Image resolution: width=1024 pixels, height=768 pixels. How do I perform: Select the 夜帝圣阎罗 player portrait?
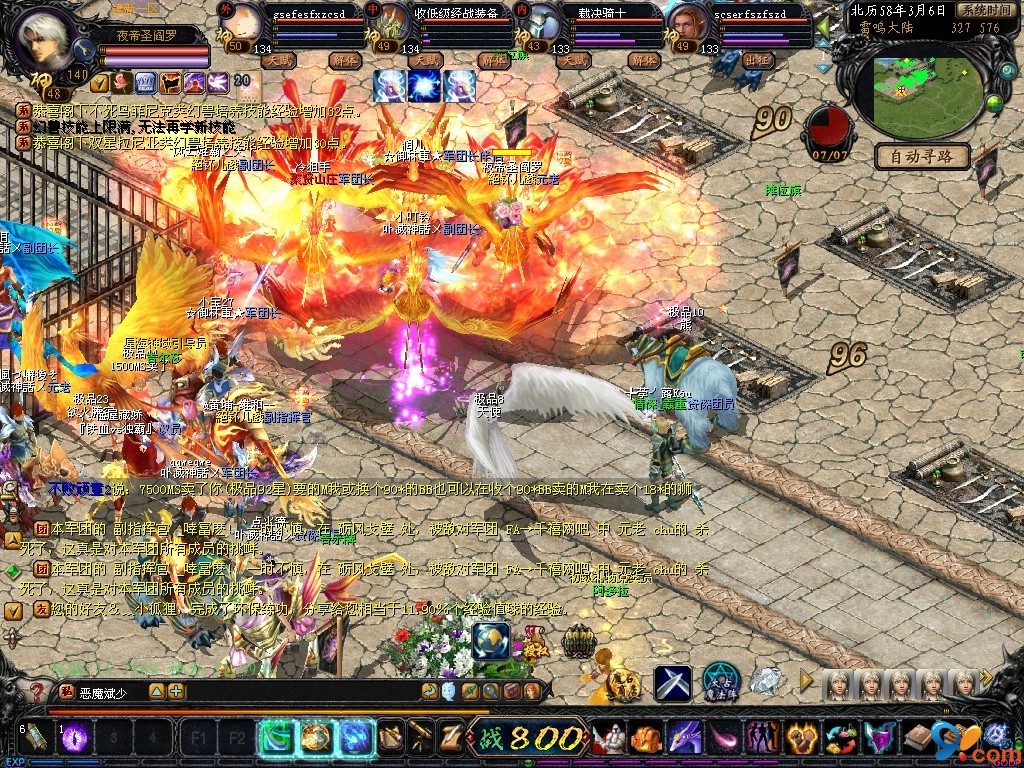[45, 38]
